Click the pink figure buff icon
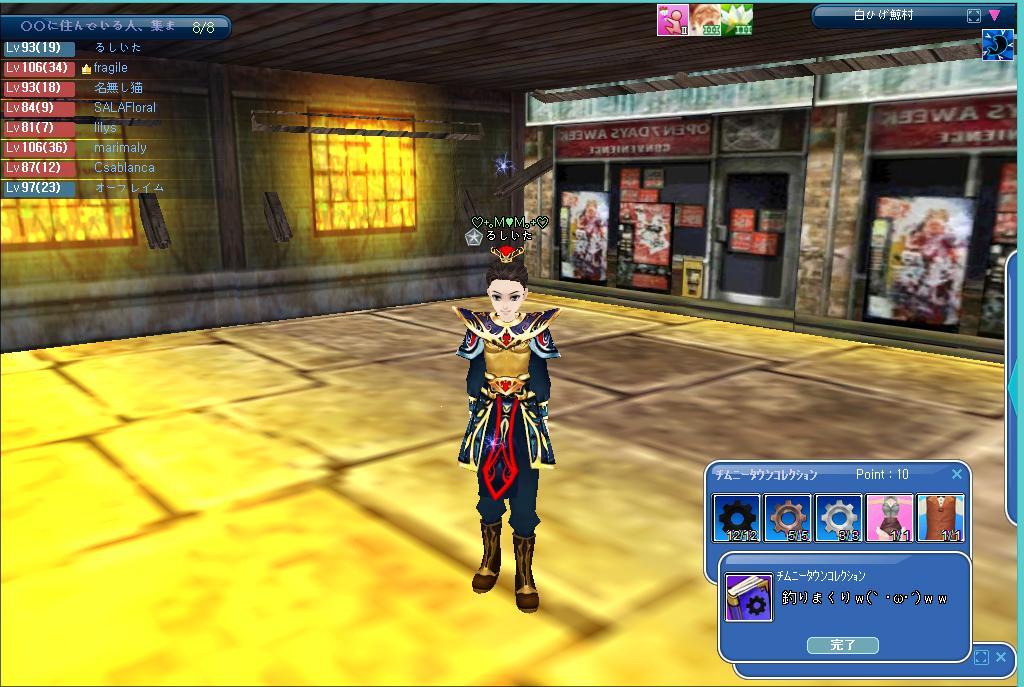Screen dimensions: 1024x687 click(672, 20)
